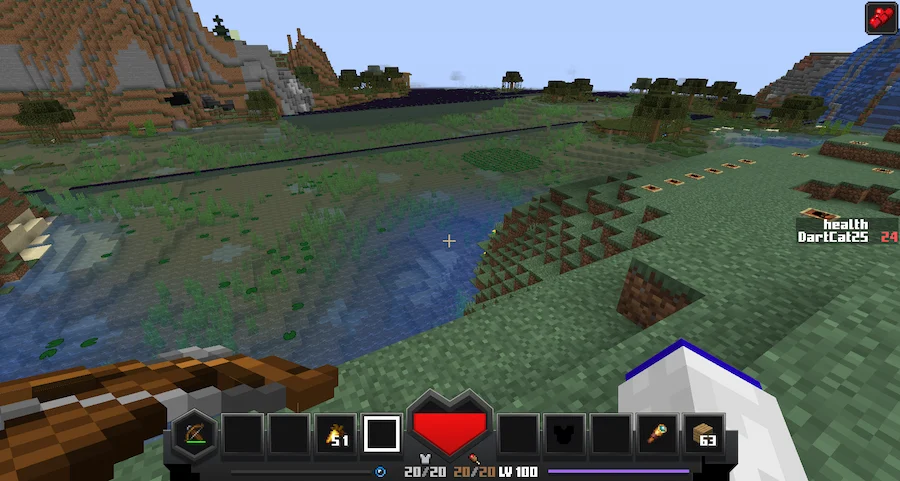Select the chestplate outline armor slot
The image size is (900, 481).
[x=564, y=434]
